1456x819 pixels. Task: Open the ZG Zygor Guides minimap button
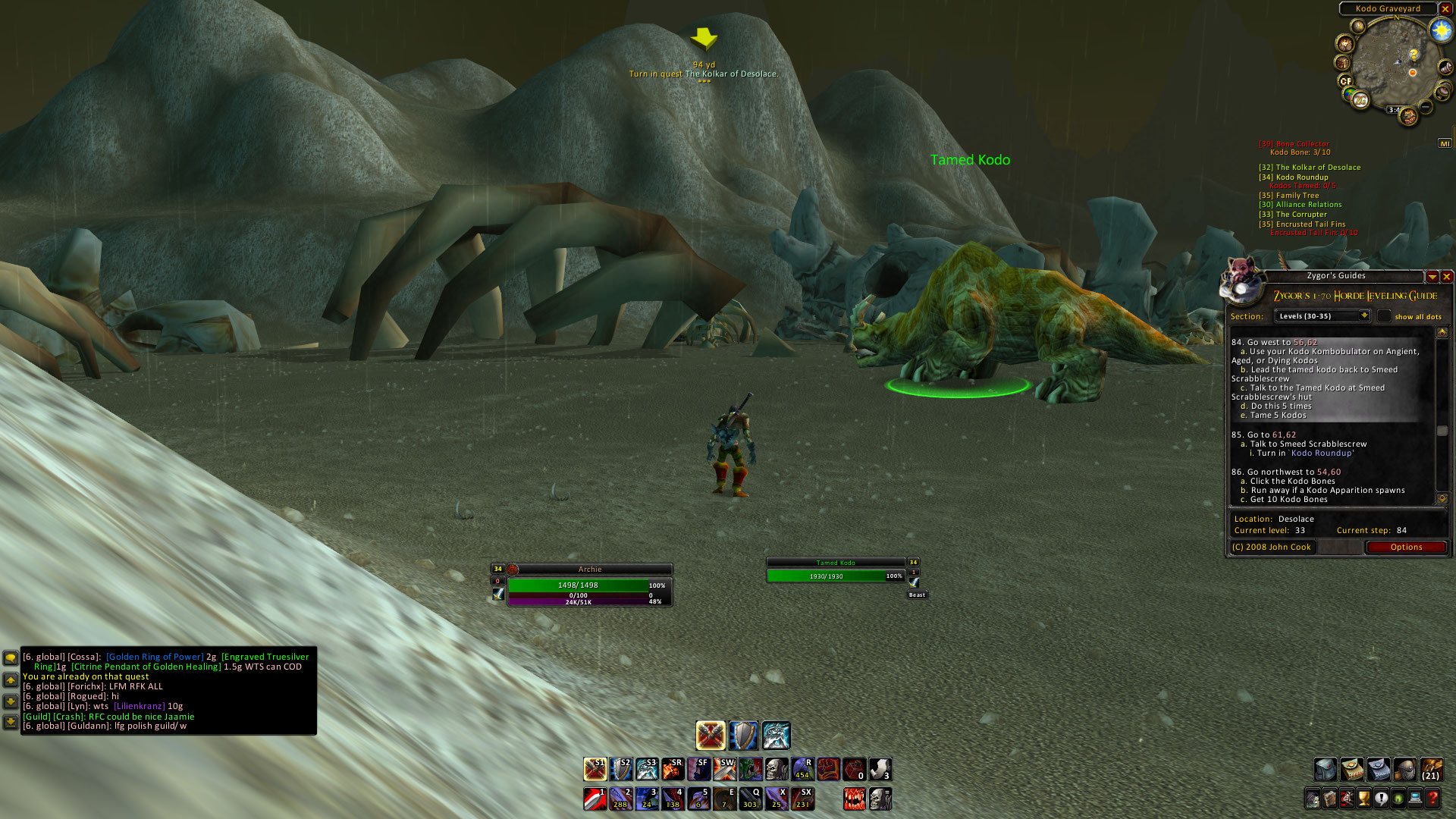point(1360,100)
